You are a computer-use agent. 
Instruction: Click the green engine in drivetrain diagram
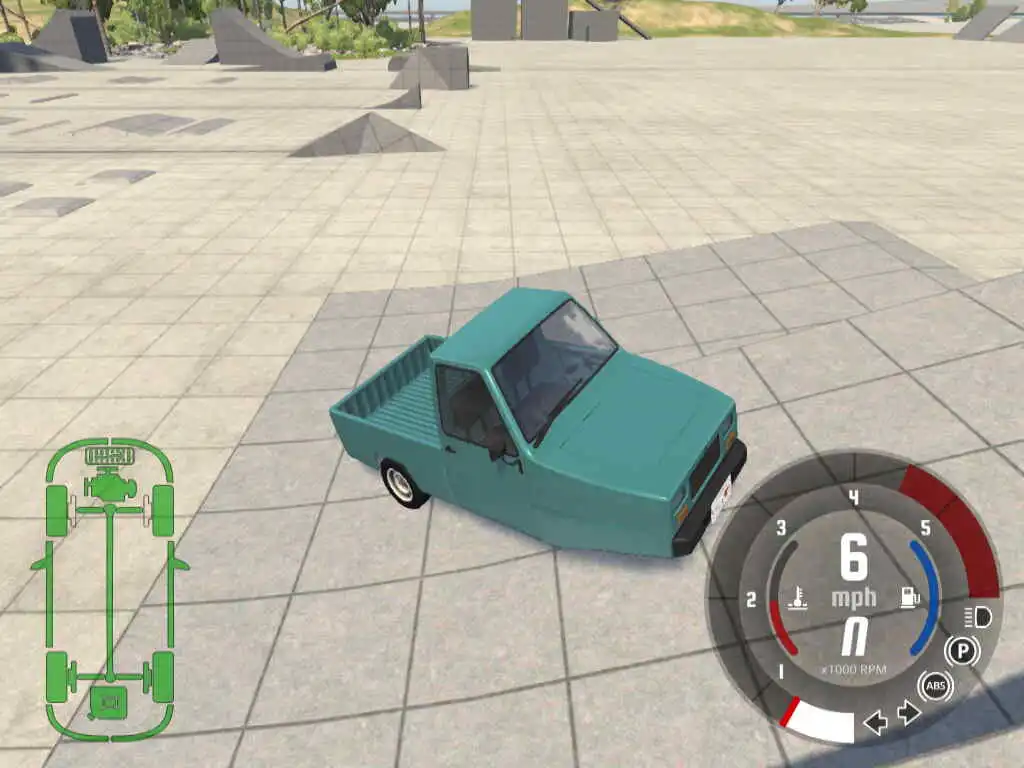(110, 486)
